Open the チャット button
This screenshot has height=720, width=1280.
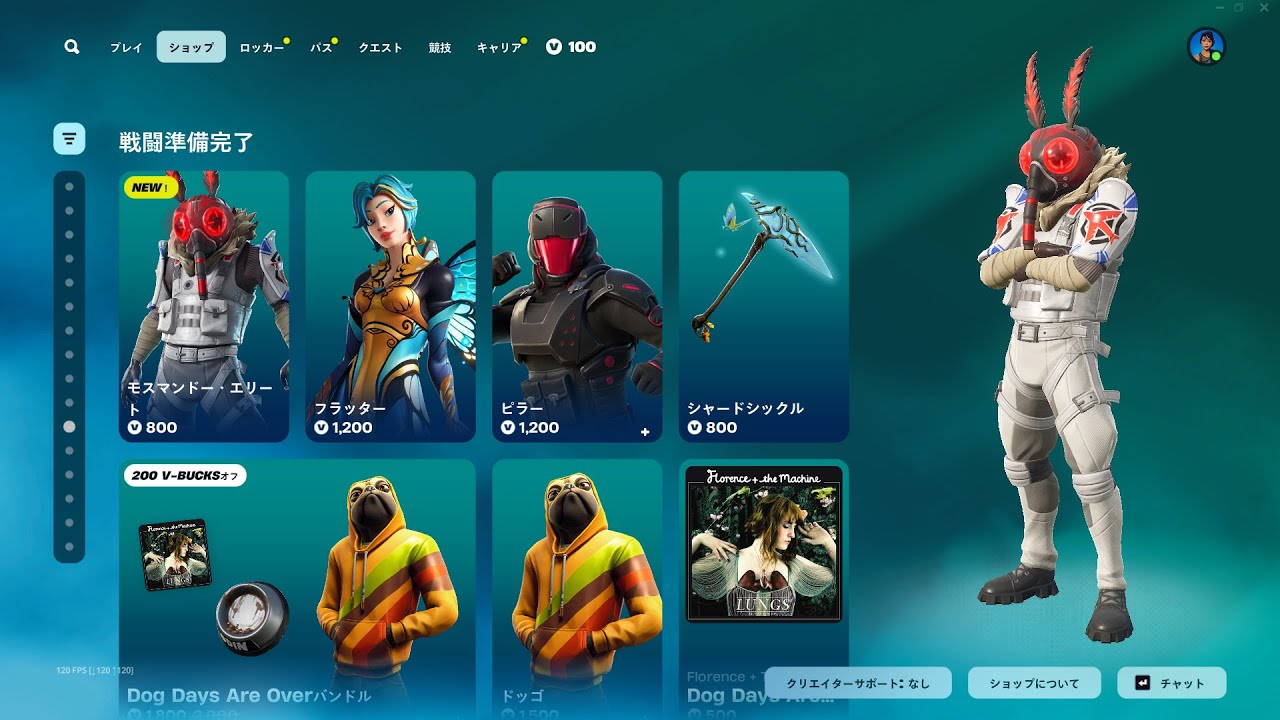[x=1171, y=683]
